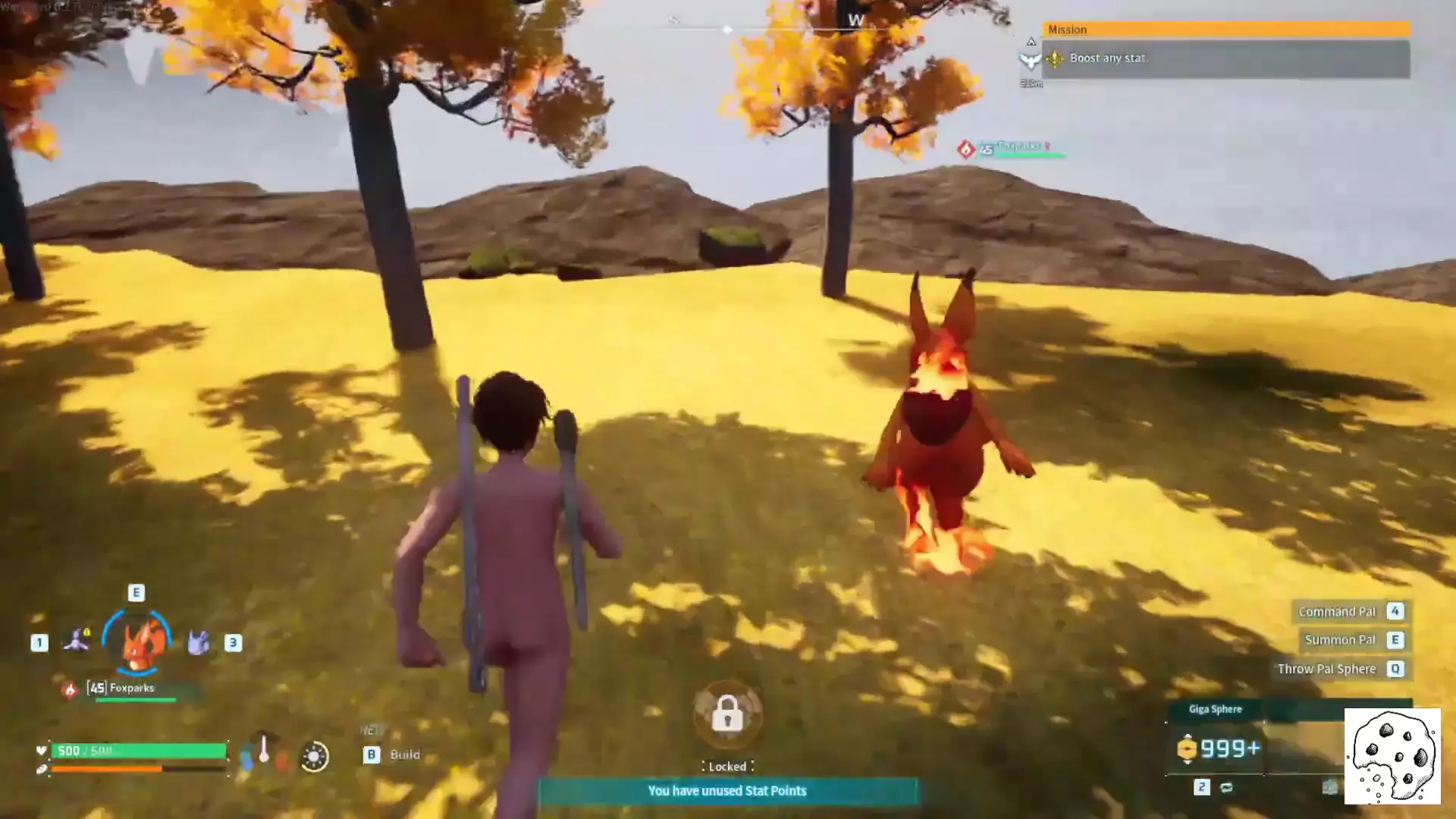The width and height of the screenshot is (1456, 819).
Task: Choose the blue pal on the party's right
Action: (198, 642)
